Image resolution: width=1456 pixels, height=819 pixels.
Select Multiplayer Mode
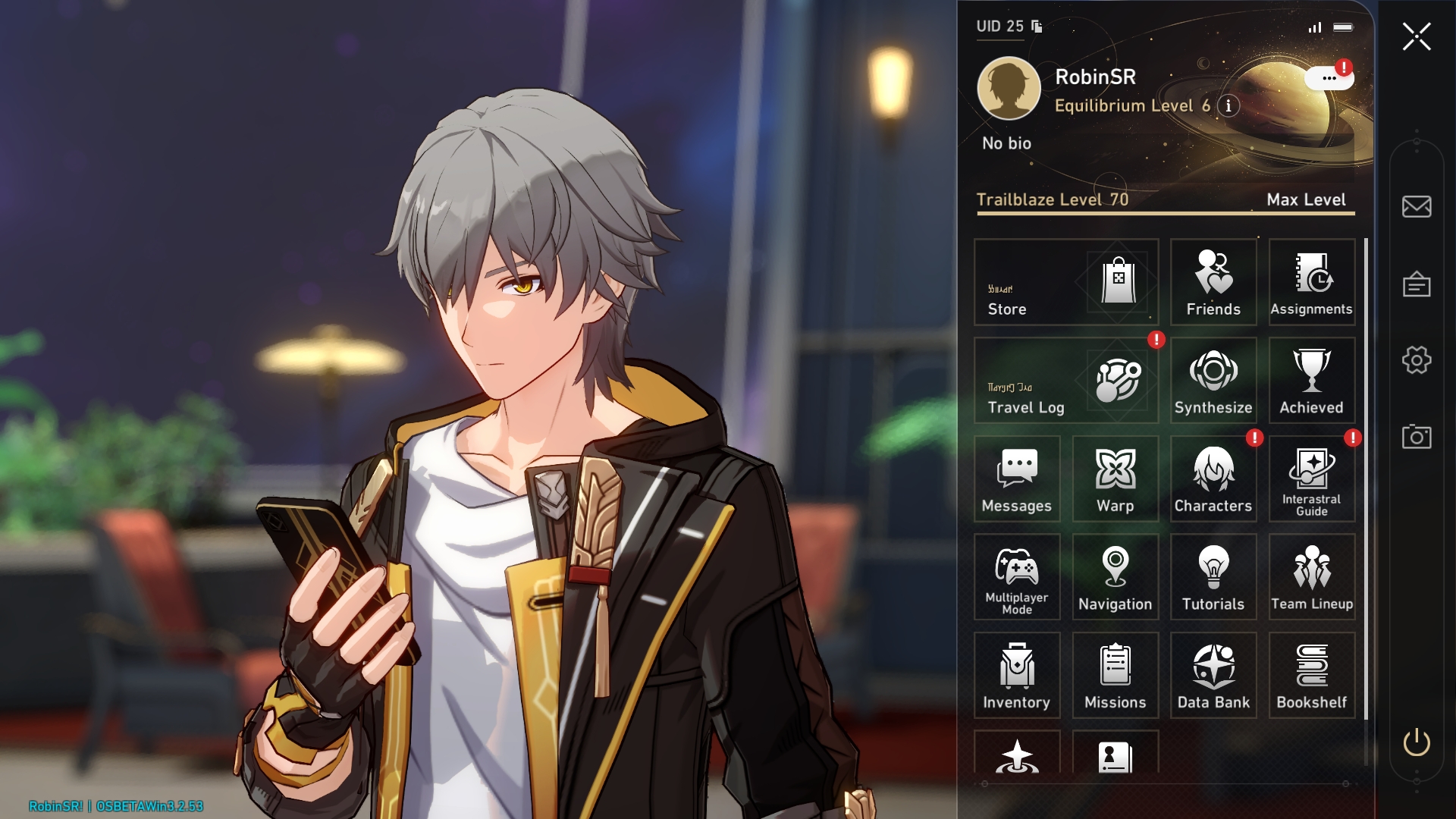(1017, 577)
